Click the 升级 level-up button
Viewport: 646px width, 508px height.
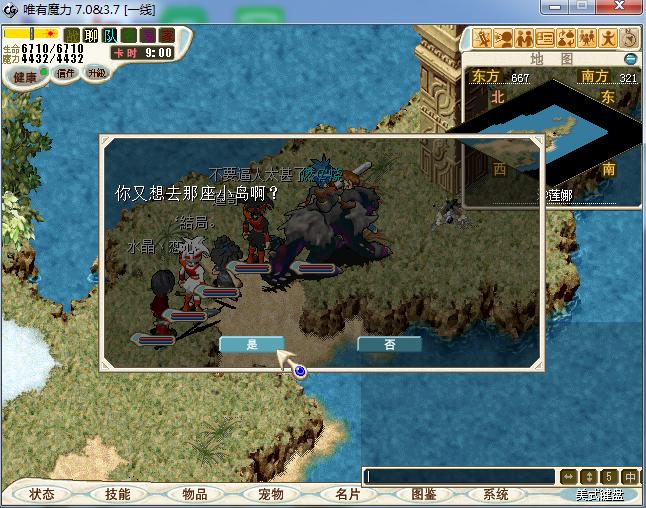pyautogui.click(x=97, y=73)
